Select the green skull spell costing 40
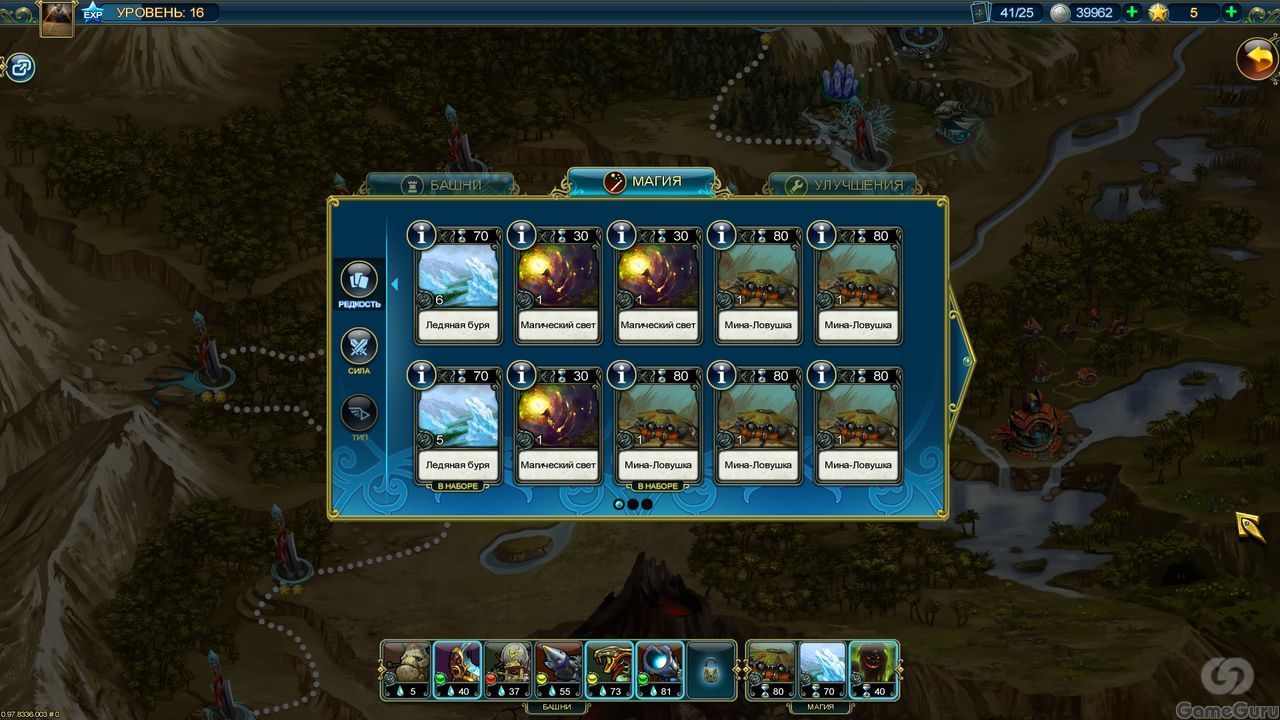Image resolution: width=1280 pixels, height=720 pixels. click(x=873, y=669)
